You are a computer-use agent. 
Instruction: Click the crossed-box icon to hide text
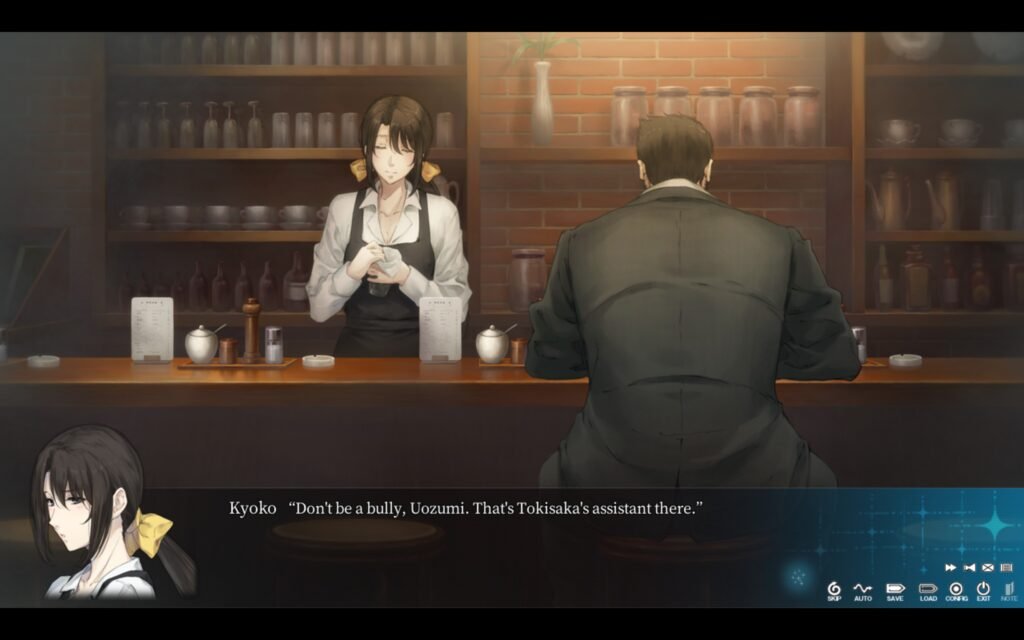(x=988, y=567)
